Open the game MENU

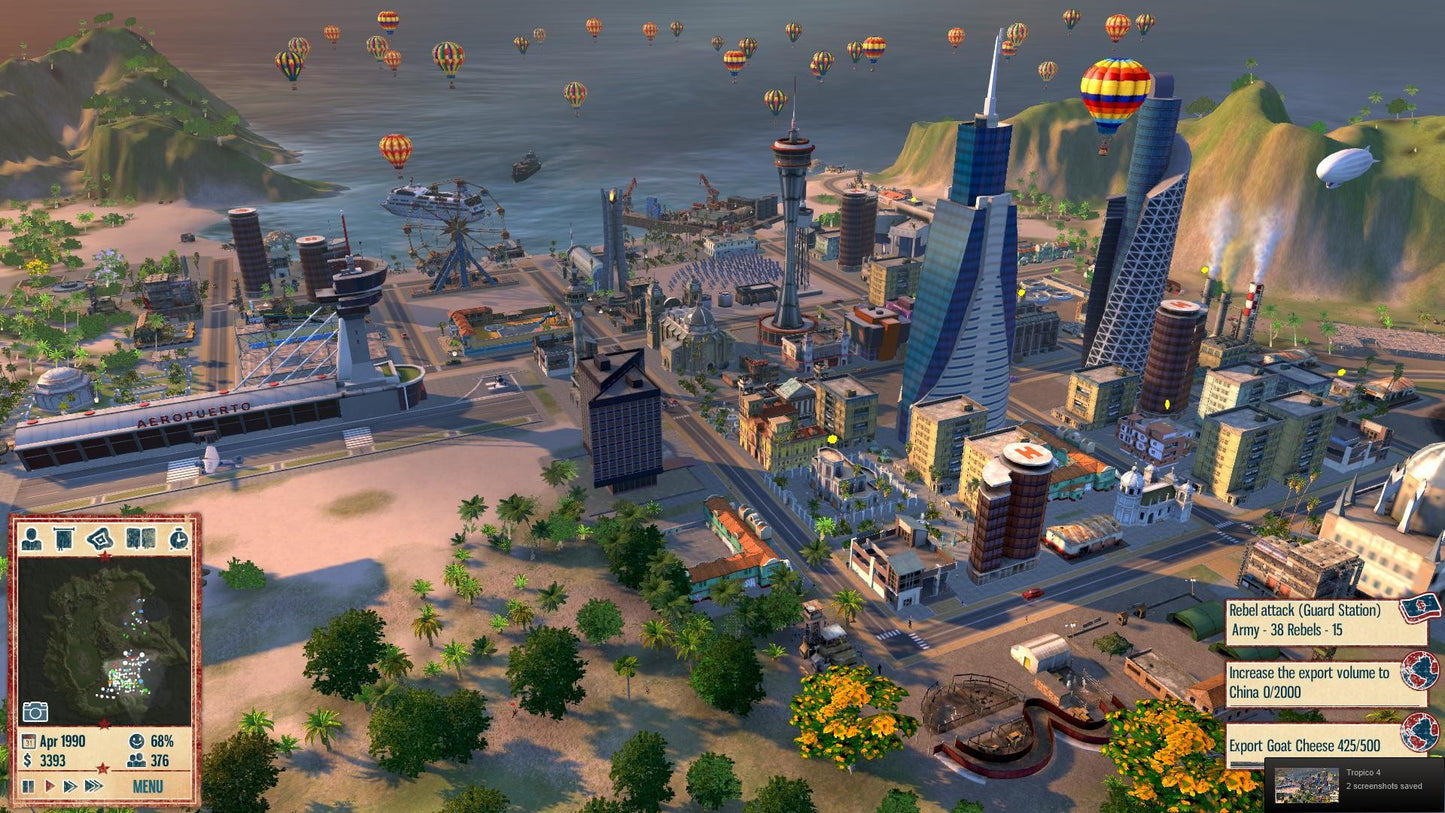pos(149,787)
